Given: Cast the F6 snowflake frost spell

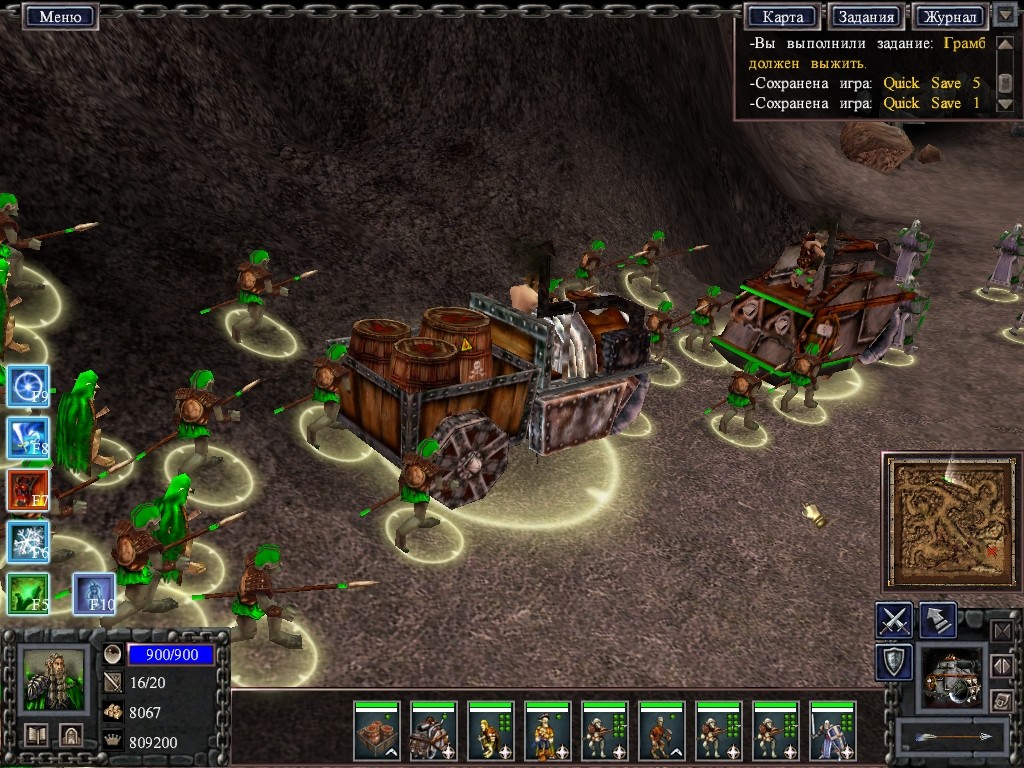Looking at the screenshot, I should pyautogui.click(x=28, y=542).
